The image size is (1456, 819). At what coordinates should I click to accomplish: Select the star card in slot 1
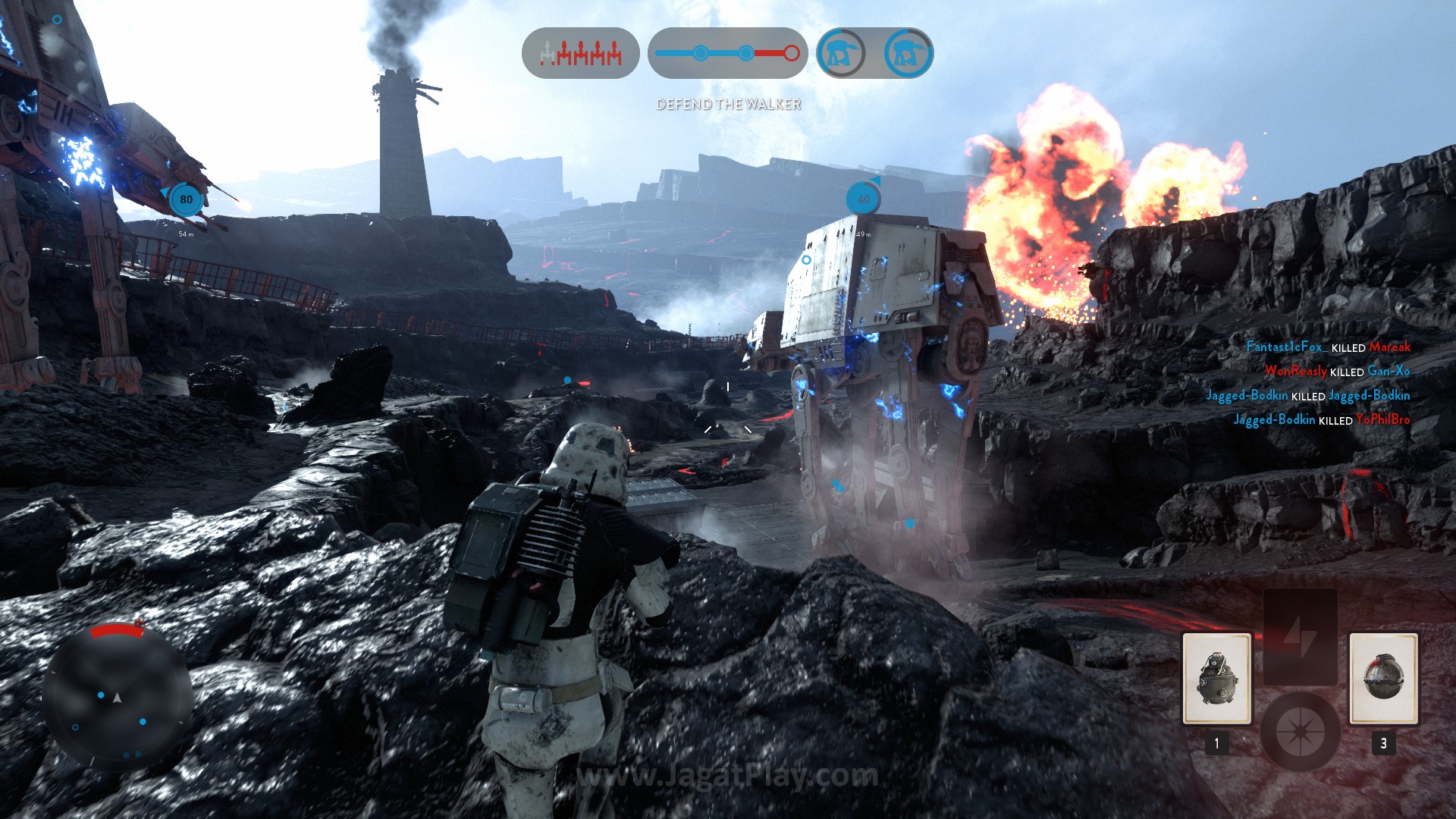tap(1216, 679)
